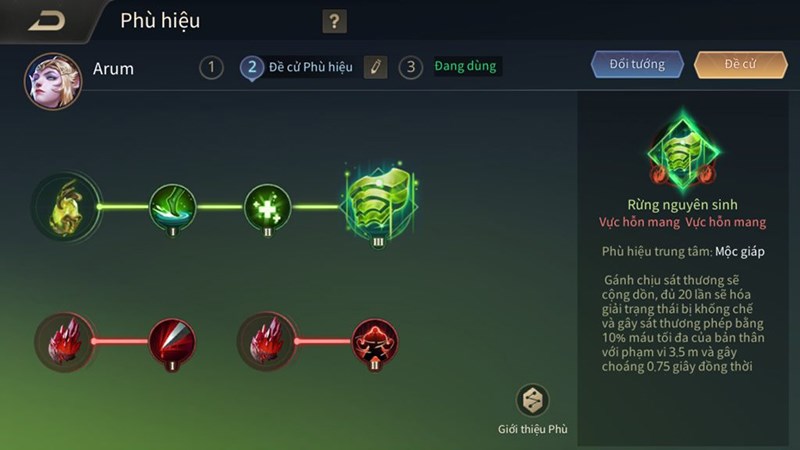Edit the rune page name with pencil
The width and height of the screenshot is (800, 450).
tap(374, 68)
